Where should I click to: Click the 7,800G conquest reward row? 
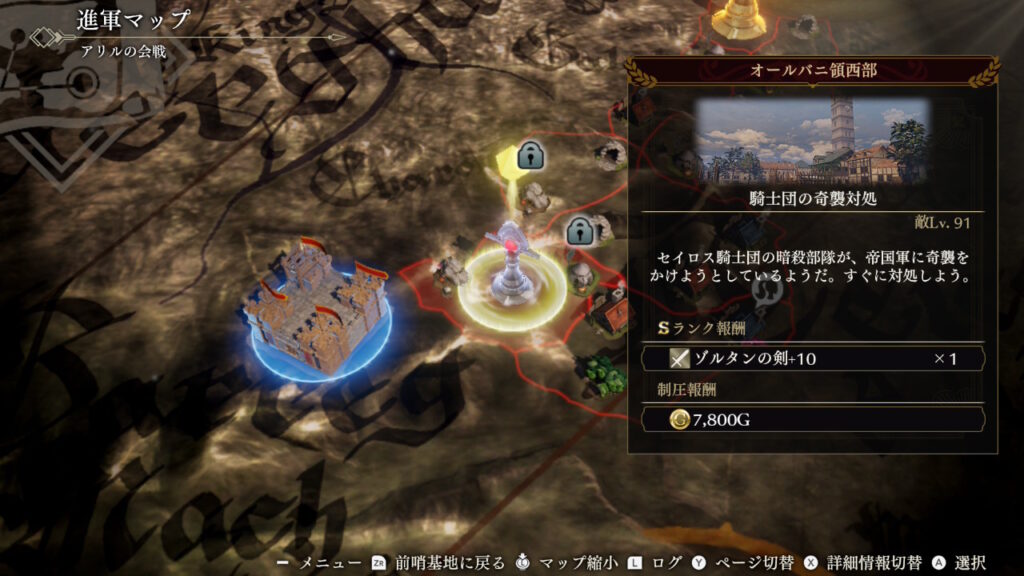812,419
